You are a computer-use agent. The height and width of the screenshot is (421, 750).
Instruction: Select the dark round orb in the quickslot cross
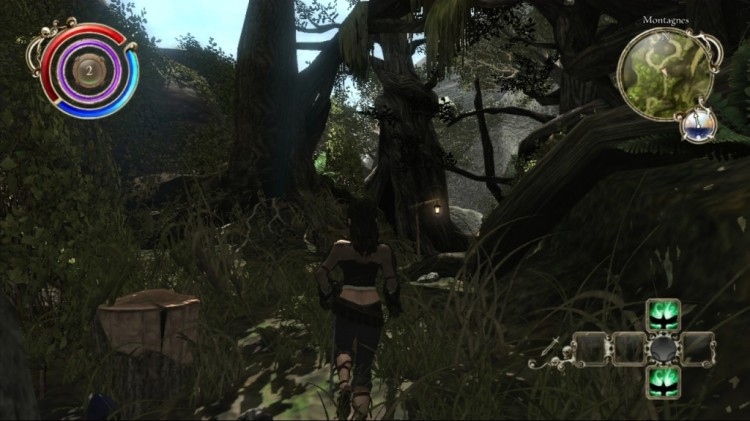[662, 349]
